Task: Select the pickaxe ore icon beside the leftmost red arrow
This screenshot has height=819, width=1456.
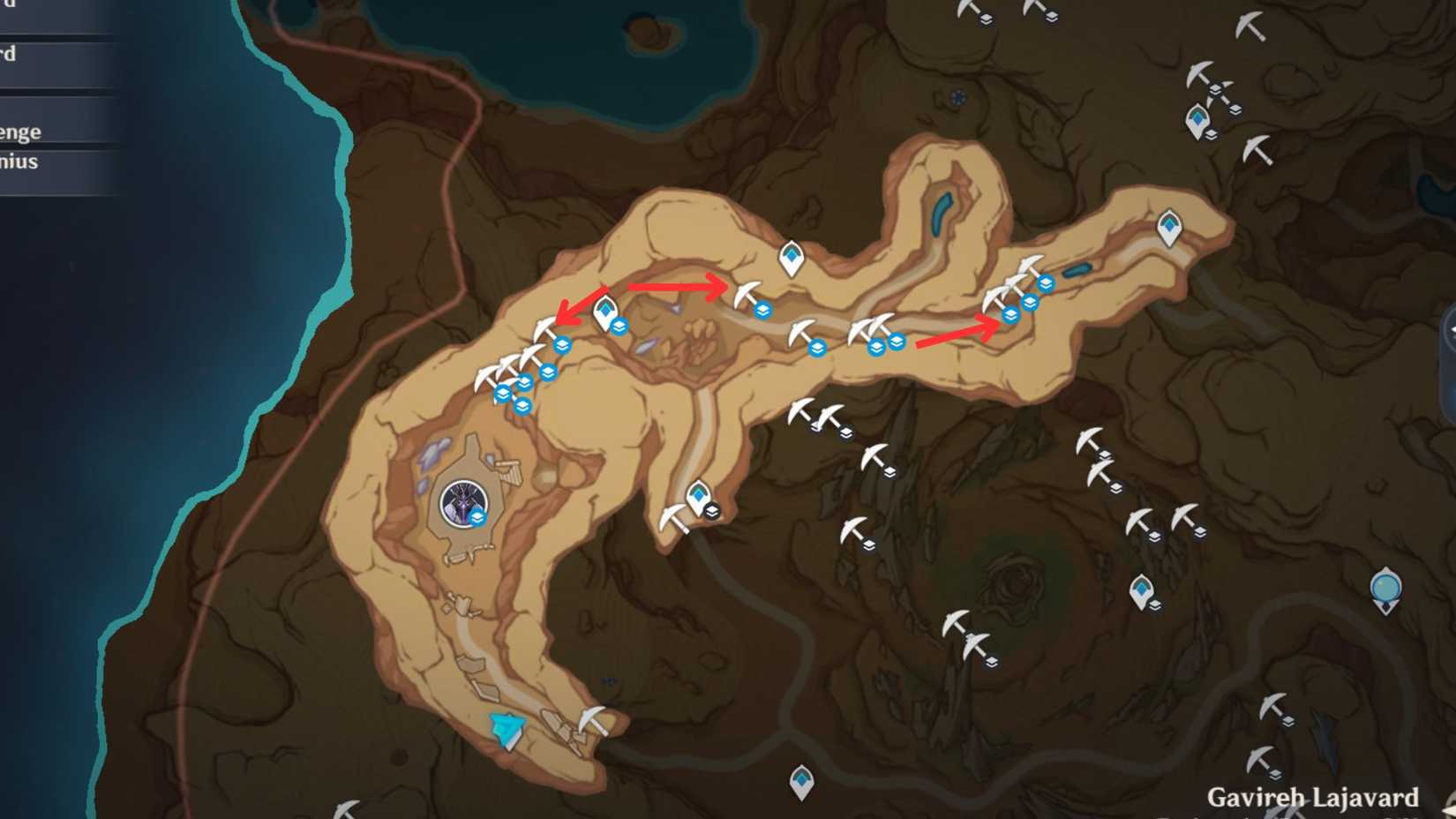Action: 544,325
